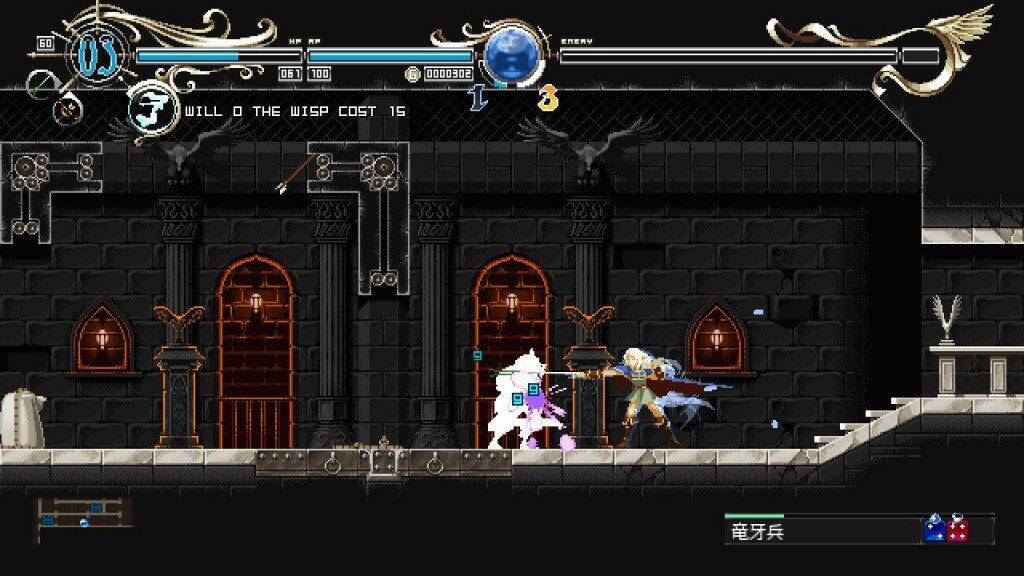This screenshot has width=1024, height=576.
Task: Select the Will O The Wisp spell icon
Action: [x=151, y=110]
